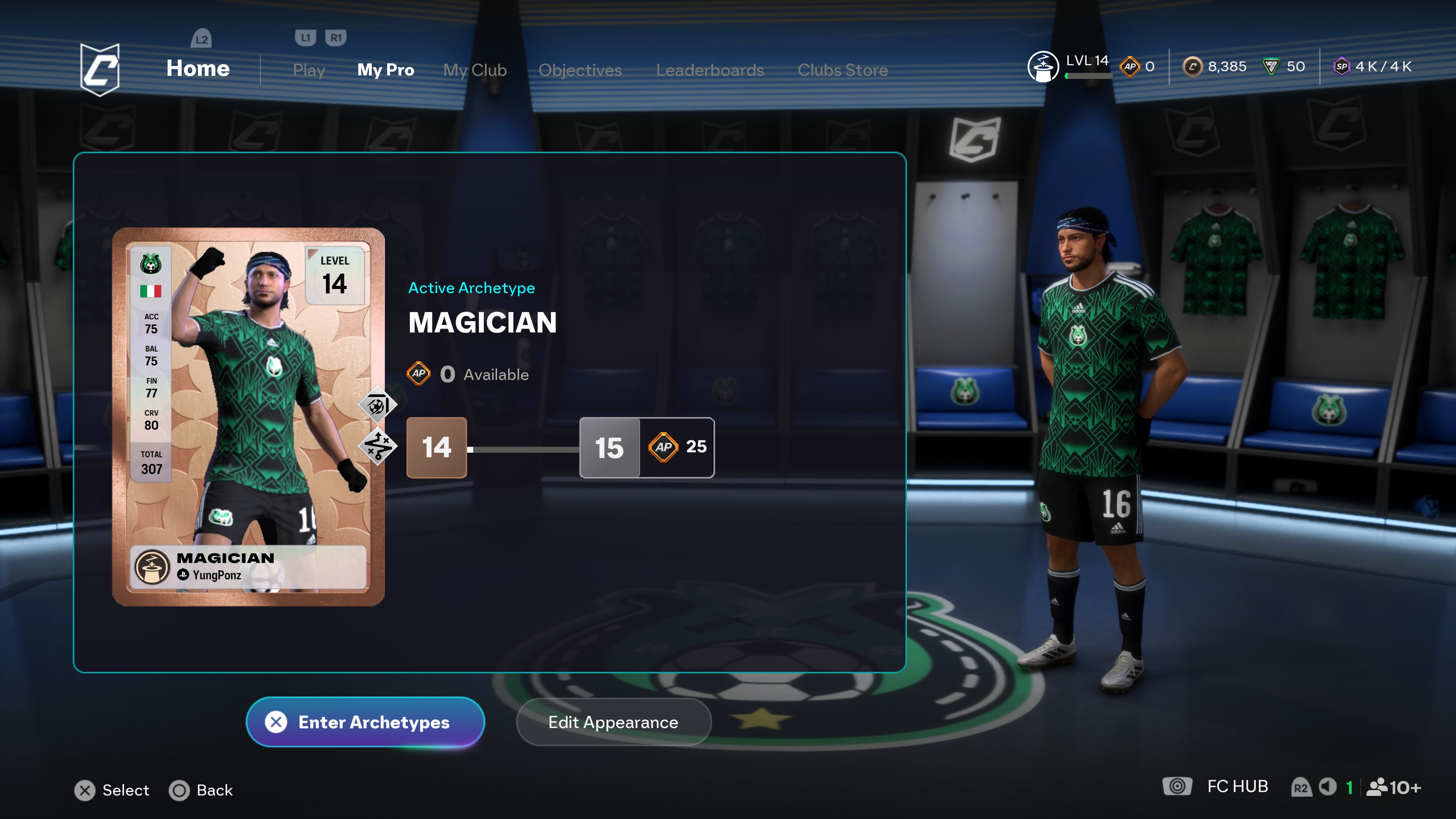View the Leaderboards tab
This screenshot has height=819, width=1456.
710,70
